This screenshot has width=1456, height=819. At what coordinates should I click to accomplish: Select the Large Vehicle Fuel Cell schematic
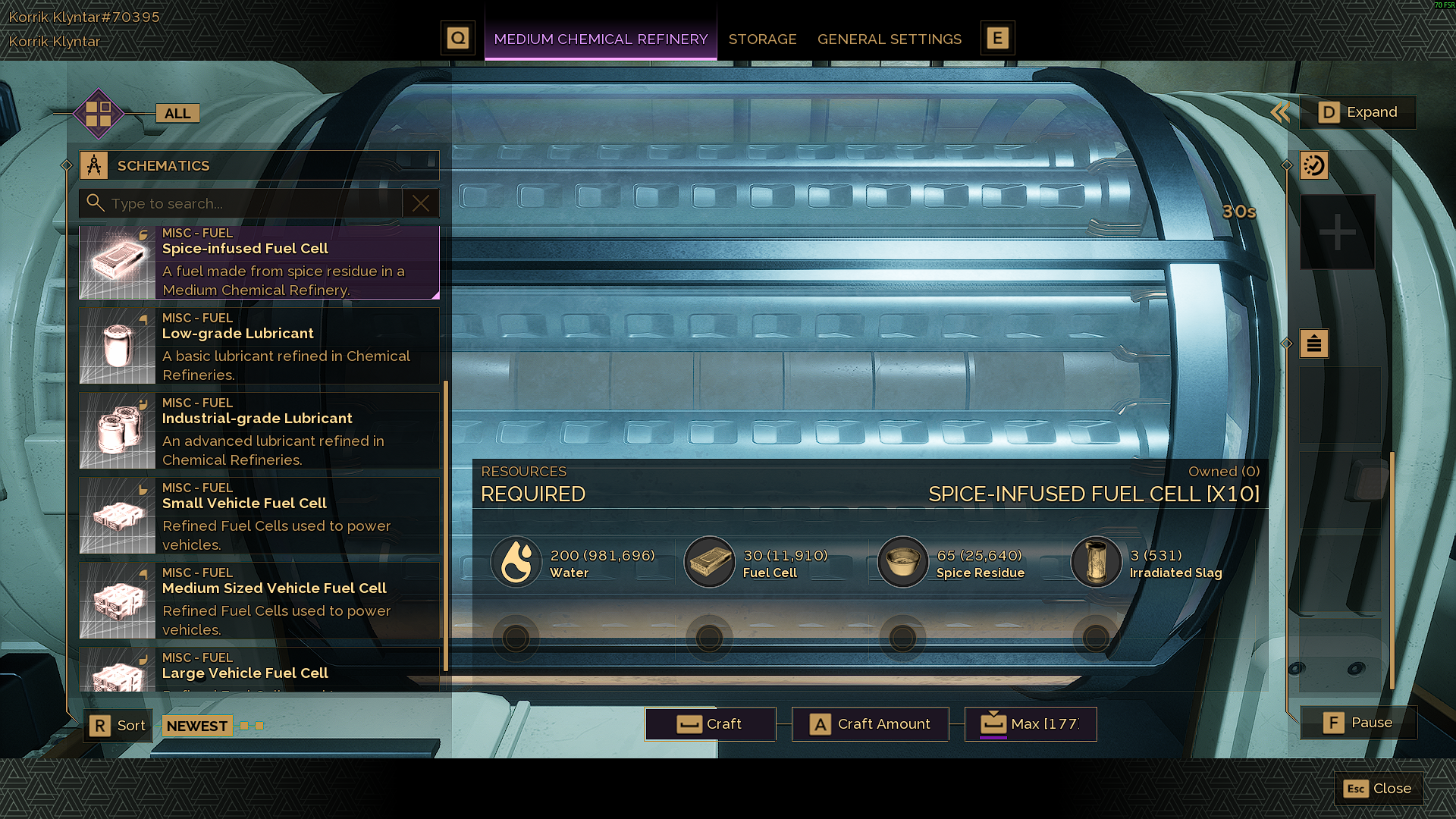(x=259, y=670)
